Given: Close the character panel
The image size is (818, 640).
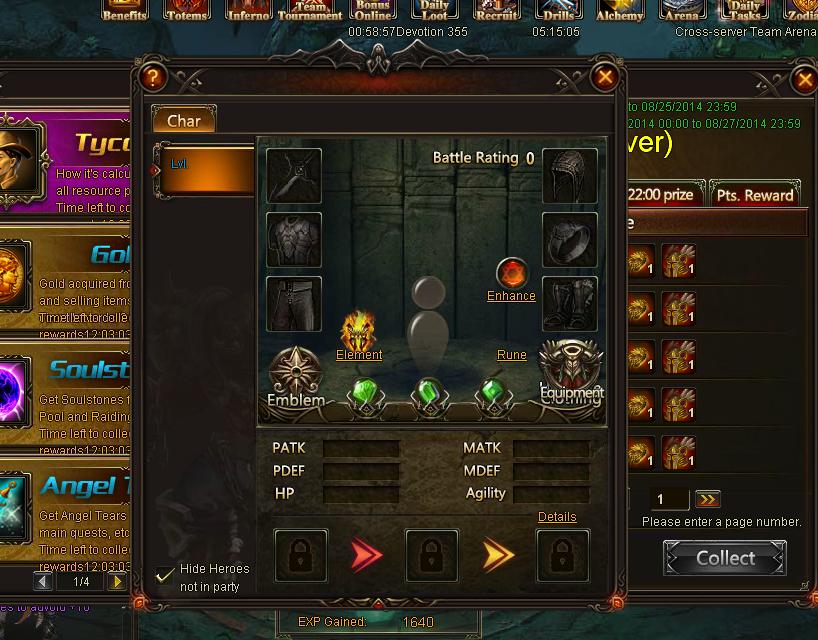Looking at the screenshot, I should coord(604,77).
